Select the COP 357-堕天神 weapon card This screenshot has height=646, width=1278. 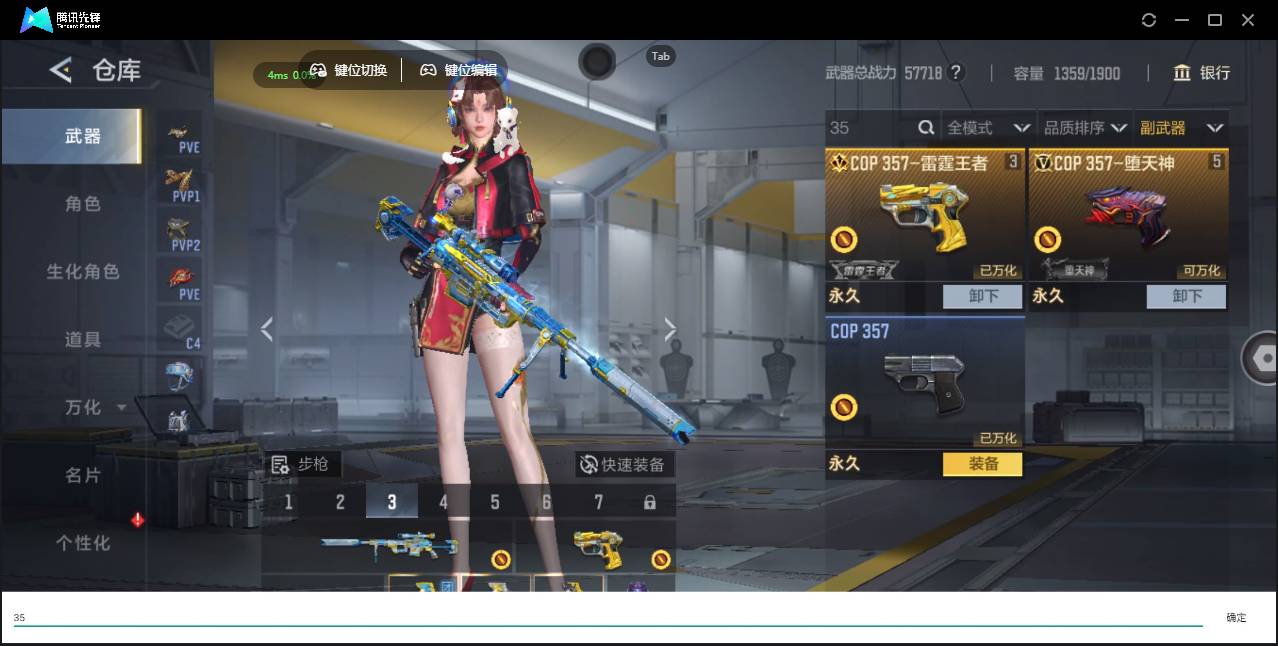(1127, 215)
